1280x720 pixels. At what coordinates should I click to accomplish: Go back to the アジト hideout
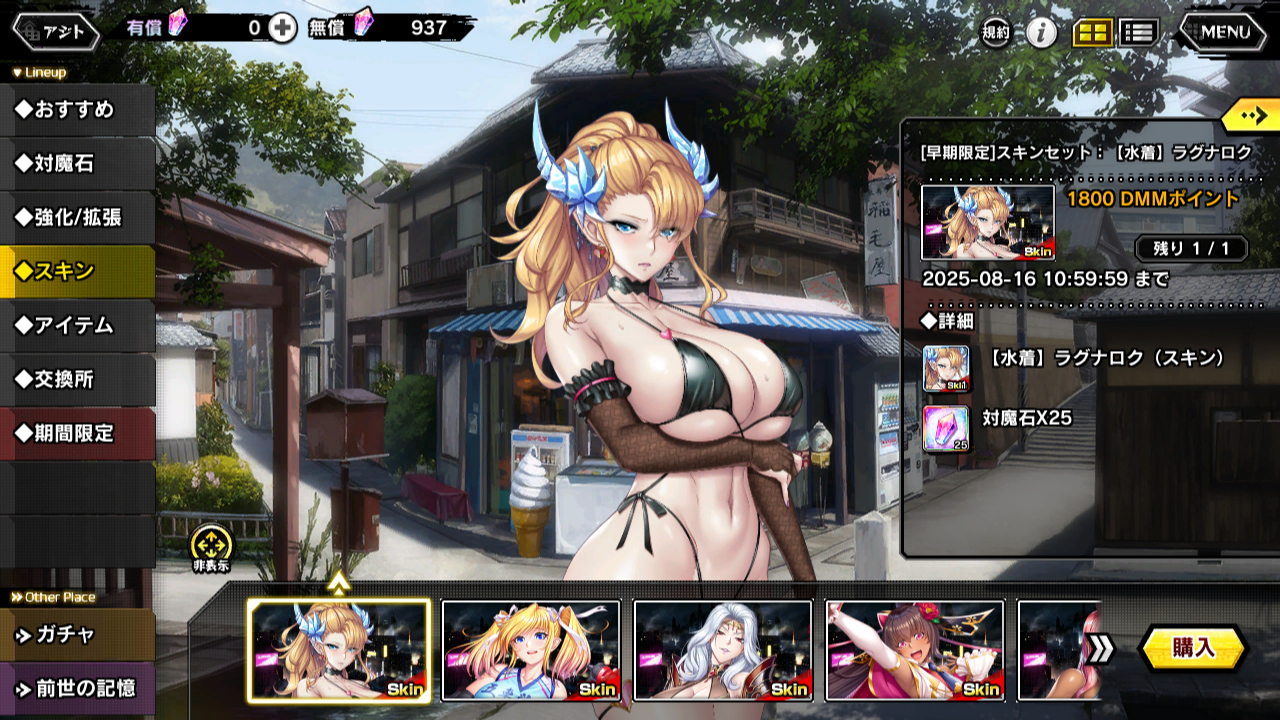(56, 31)
